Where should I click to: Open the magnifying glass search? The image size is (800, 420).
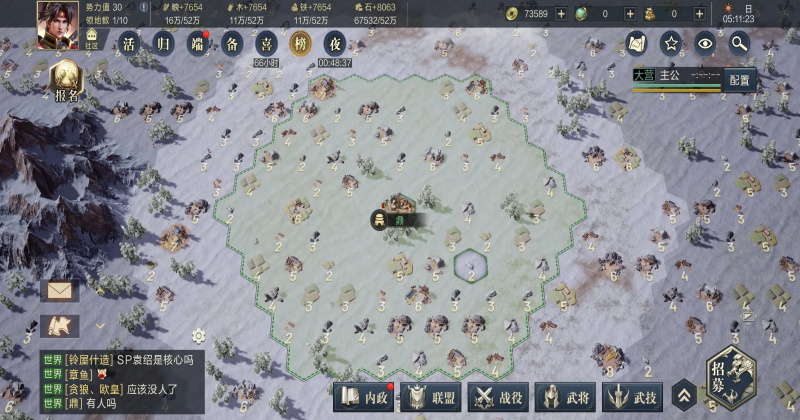[x=740, y=43]
